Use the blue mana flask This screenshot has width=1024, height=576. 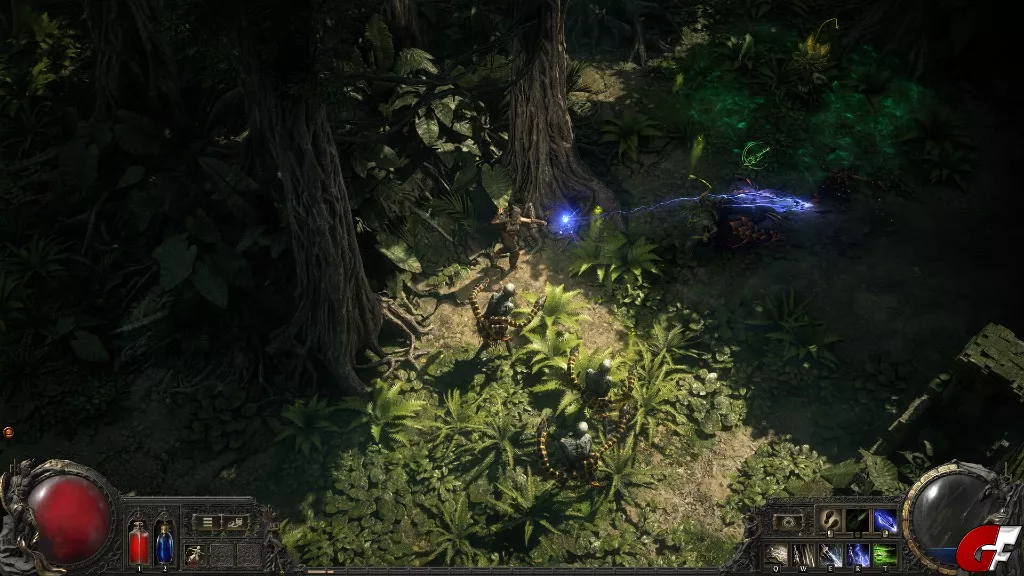click(x=165, y=545)
